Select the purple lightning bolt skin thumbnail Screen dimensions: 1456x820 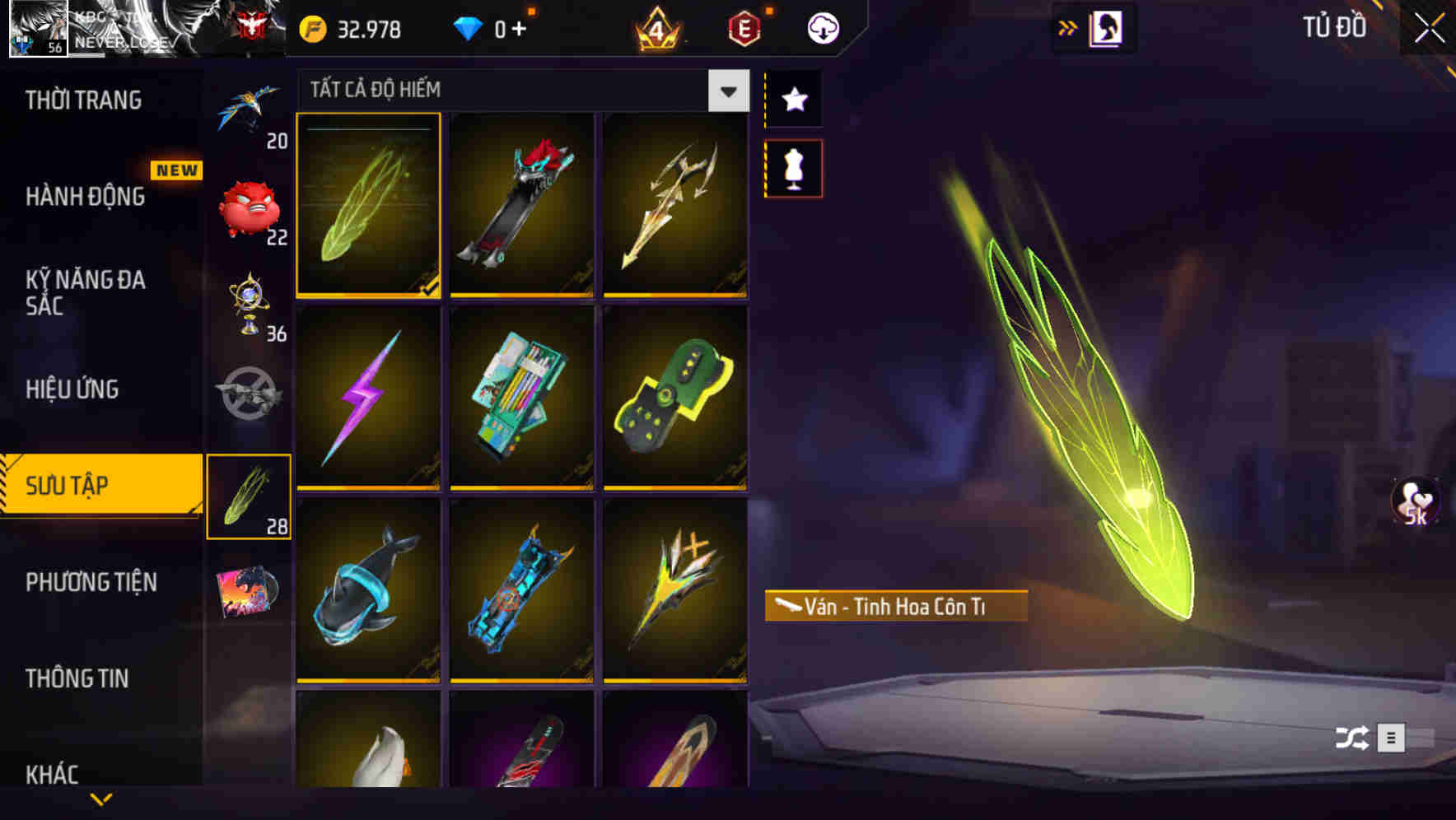pyautogui.click(x=368, y=398)
